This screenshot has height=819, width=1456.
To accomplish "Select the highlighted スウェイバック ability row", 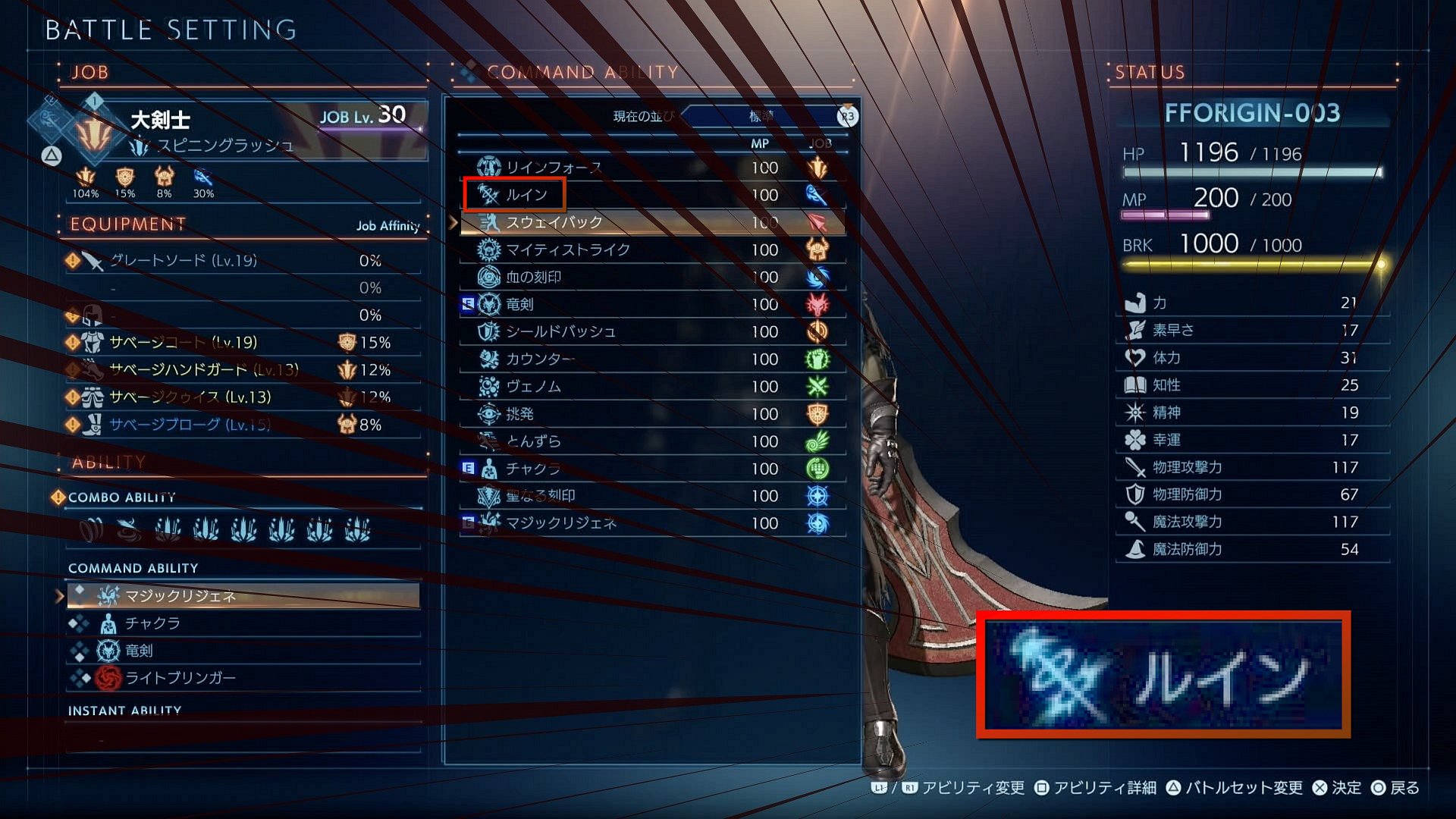I will coord(554,222).
